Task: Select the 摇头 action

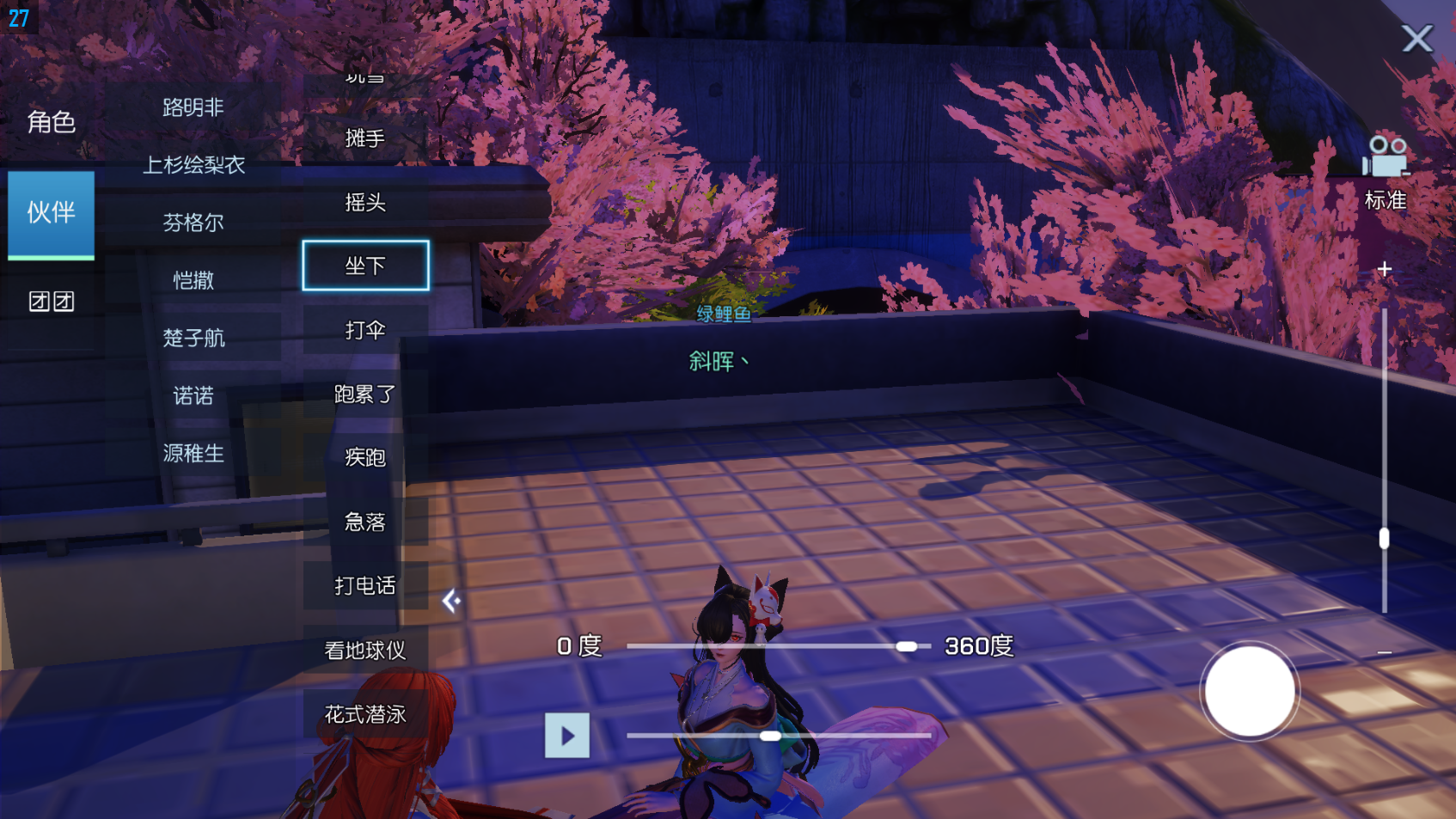Action: click(x=365, y=202)
